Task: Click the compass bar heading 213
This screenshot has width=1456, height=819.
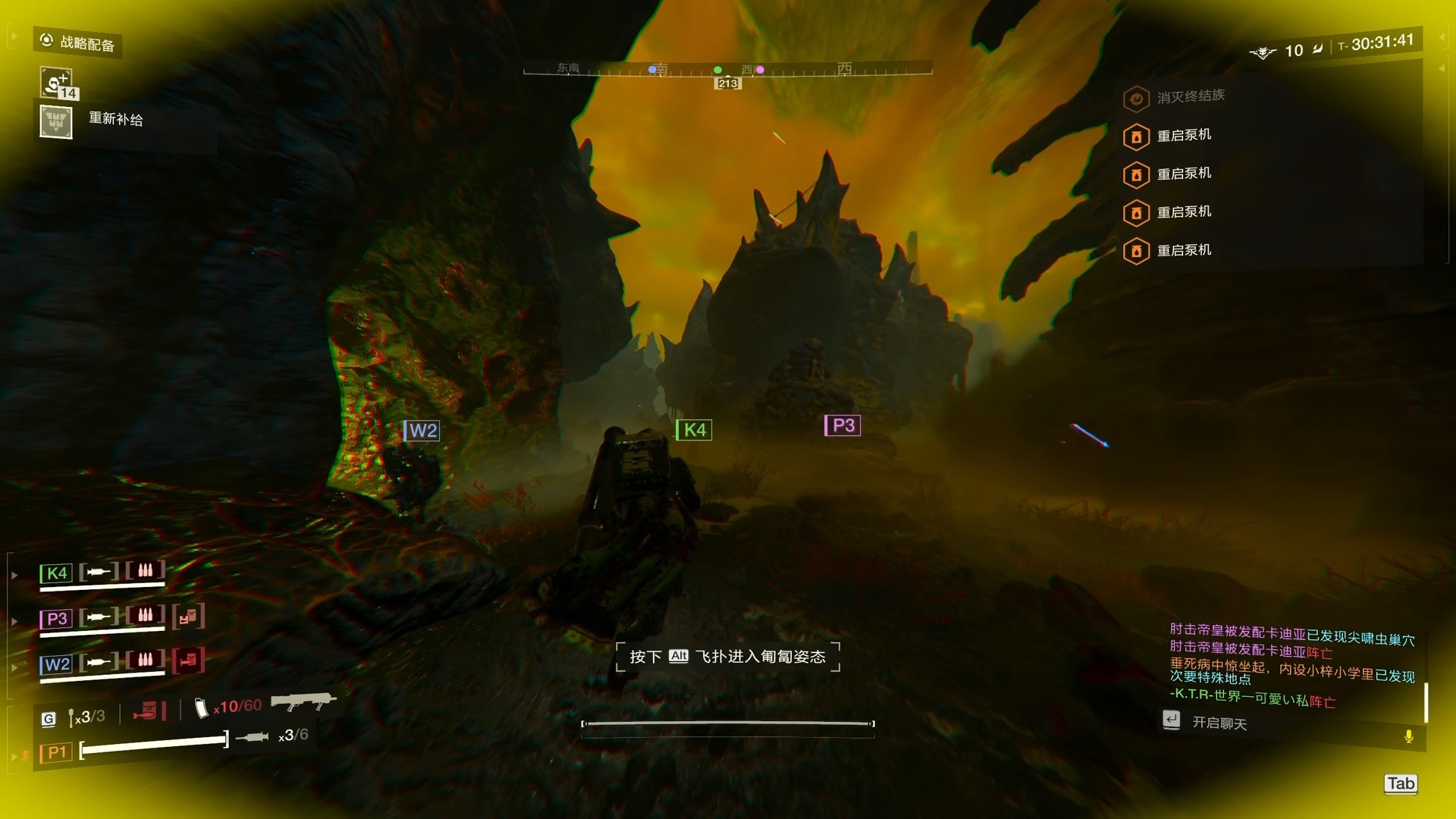Action: (728, 83)
